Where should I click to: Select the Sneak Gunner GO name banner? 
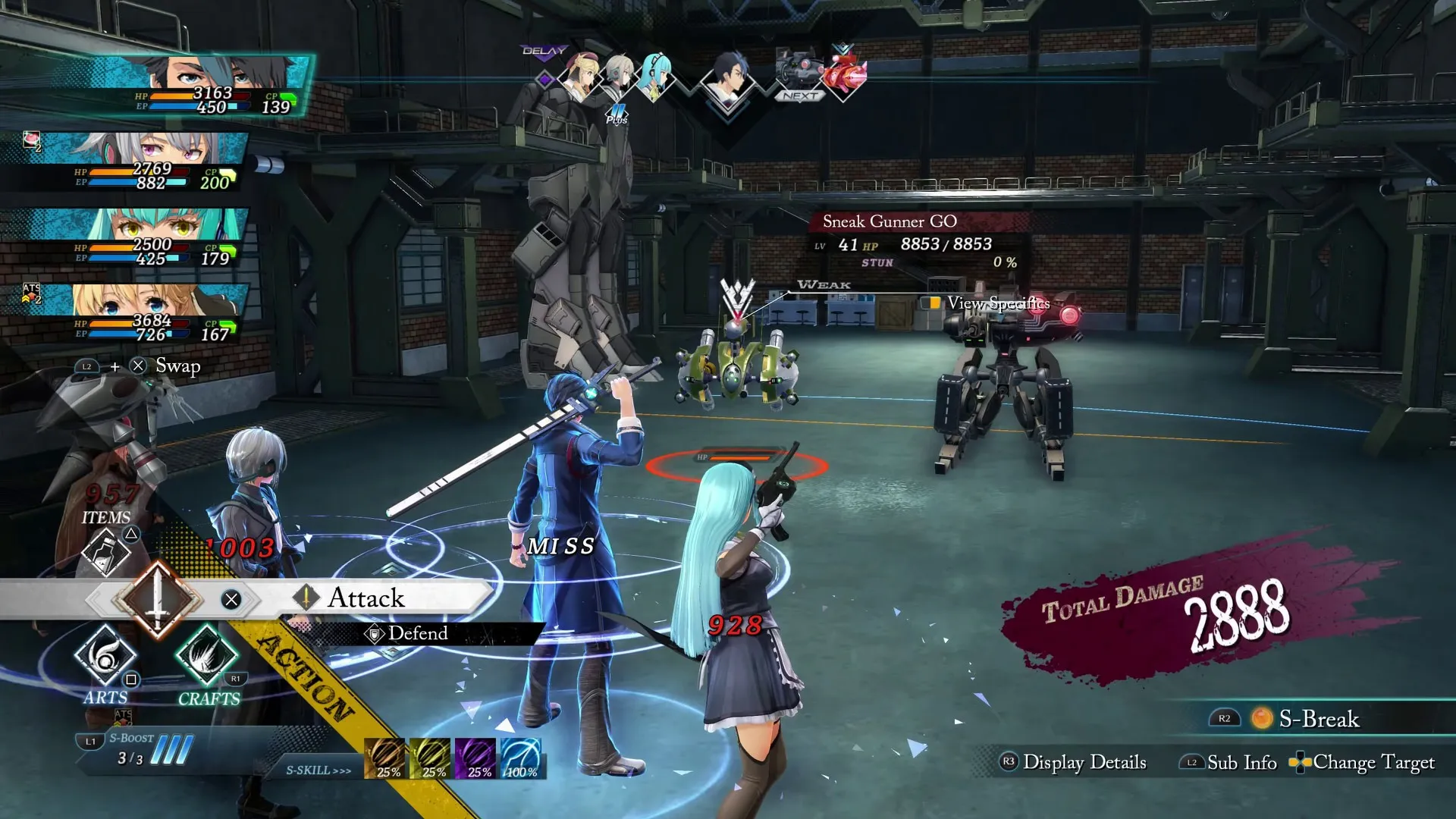coord(889,221)
